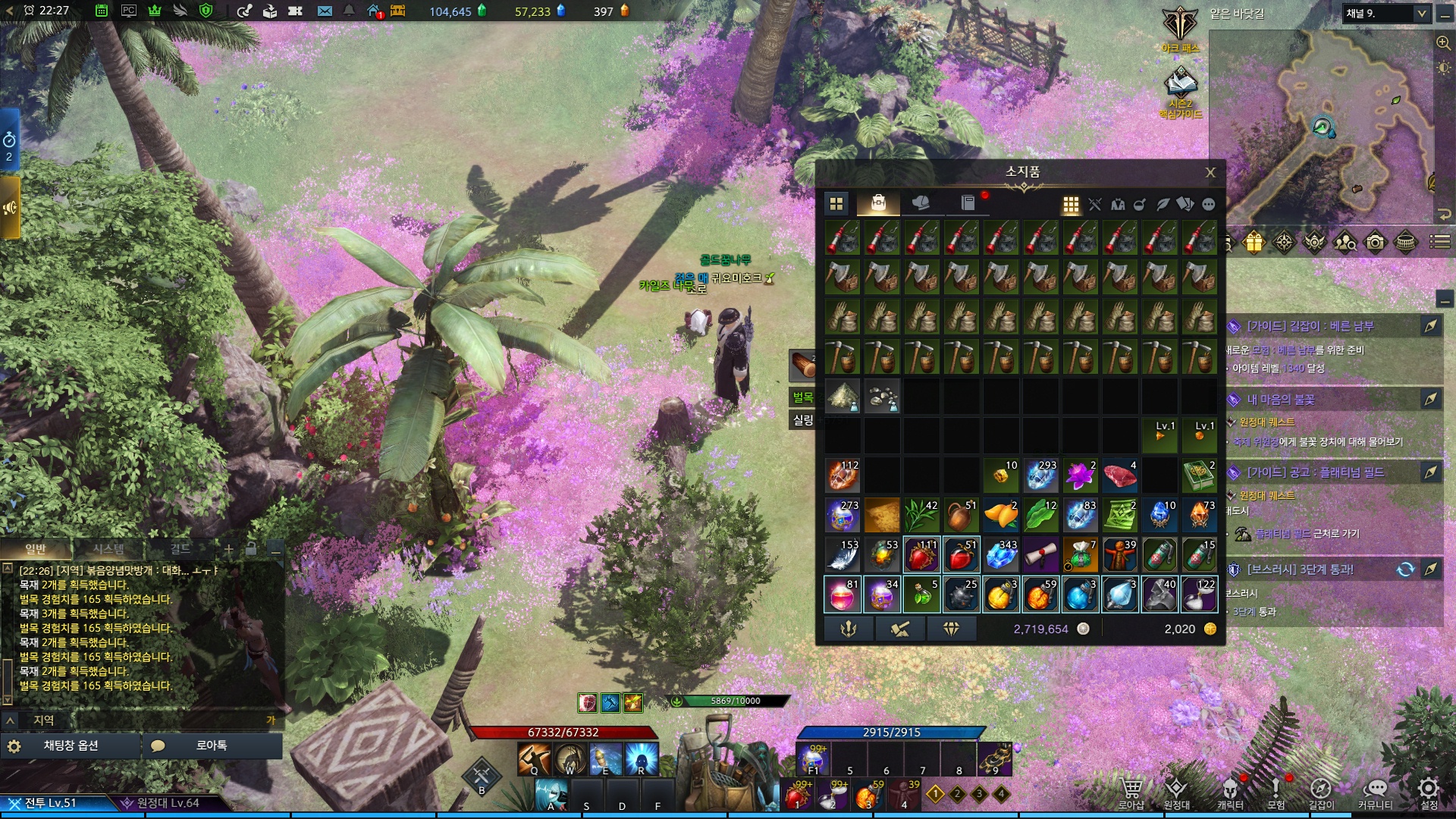
Task: Select the red meat item with count 4
Action: click(x=1119, y=476)
